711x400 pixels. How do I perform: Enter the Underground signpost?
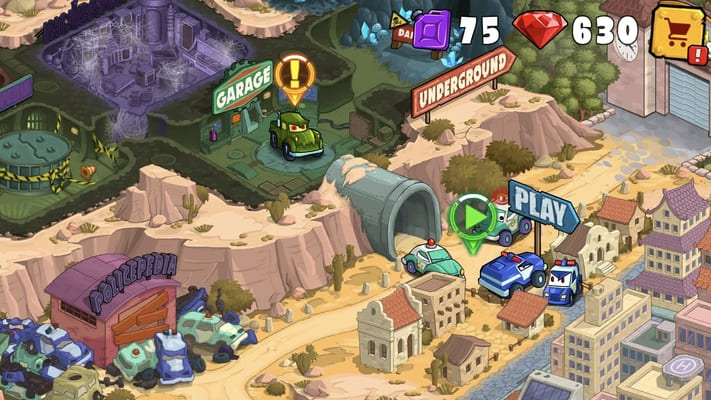coord(463,83)
